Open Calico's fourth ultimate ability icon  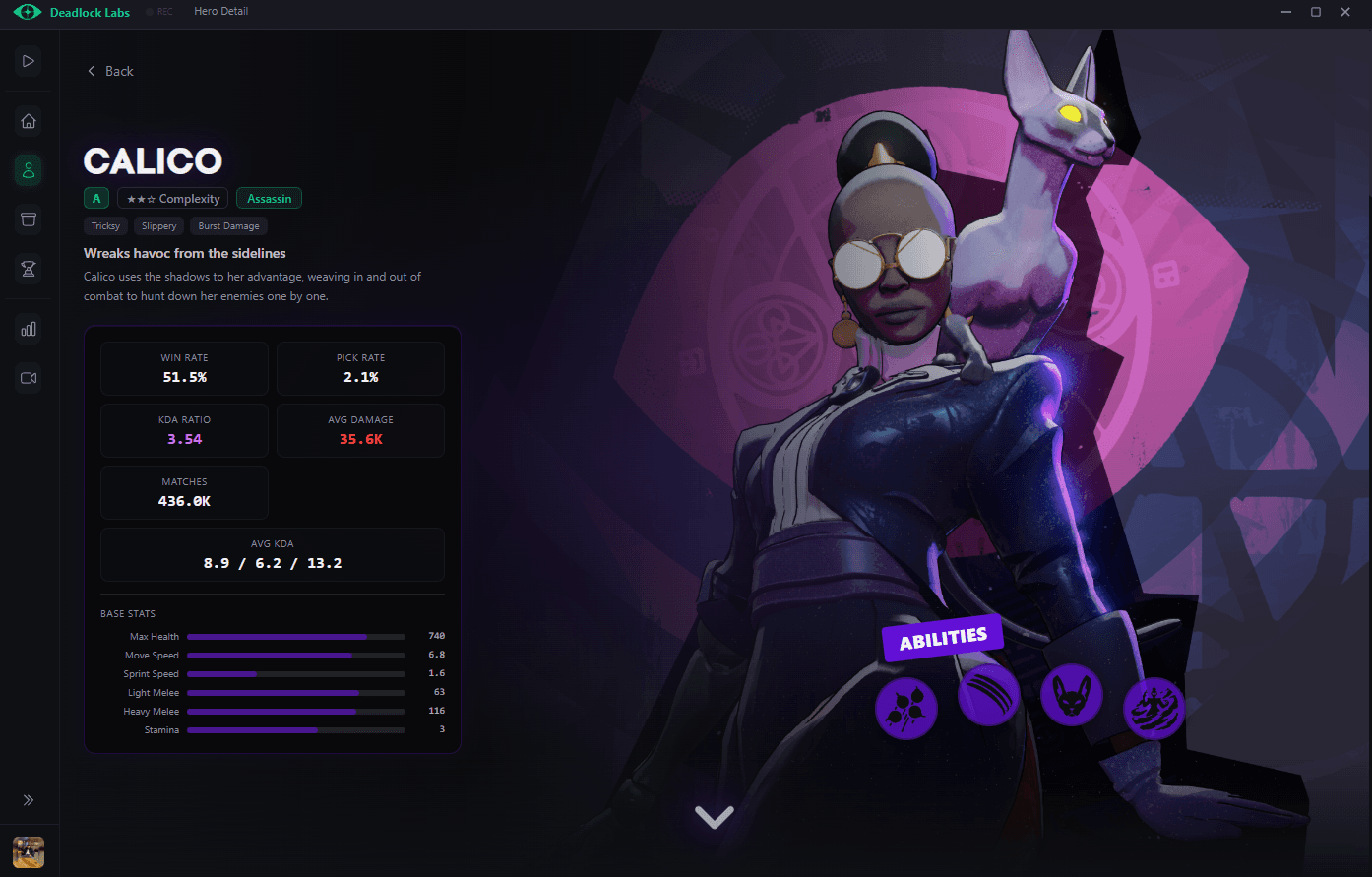pyautogui.click(x=1154, y=707)
